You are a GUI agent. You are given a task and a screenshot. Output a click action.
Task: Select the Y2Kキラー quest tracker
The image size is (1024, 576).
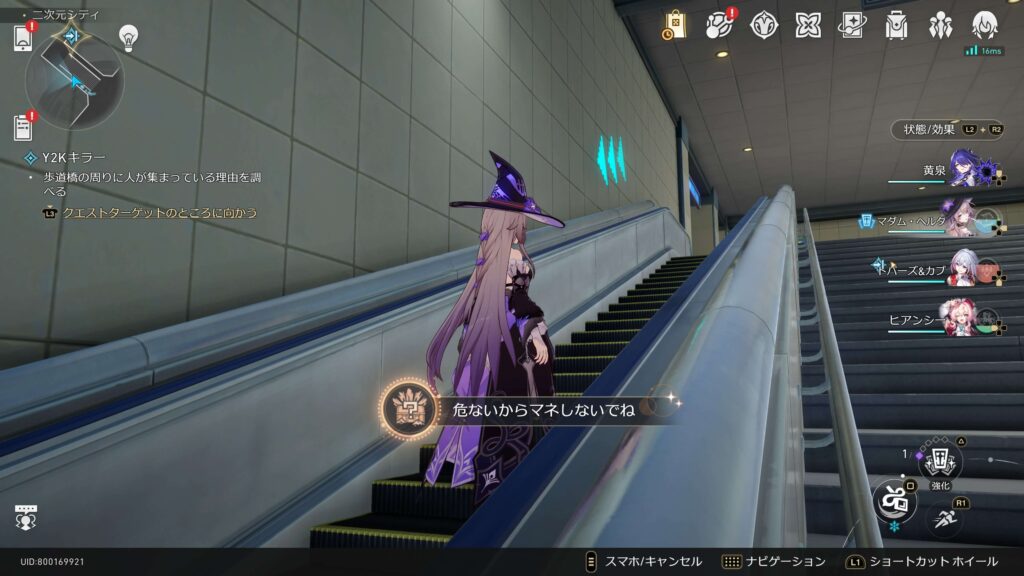click(74, 157)
